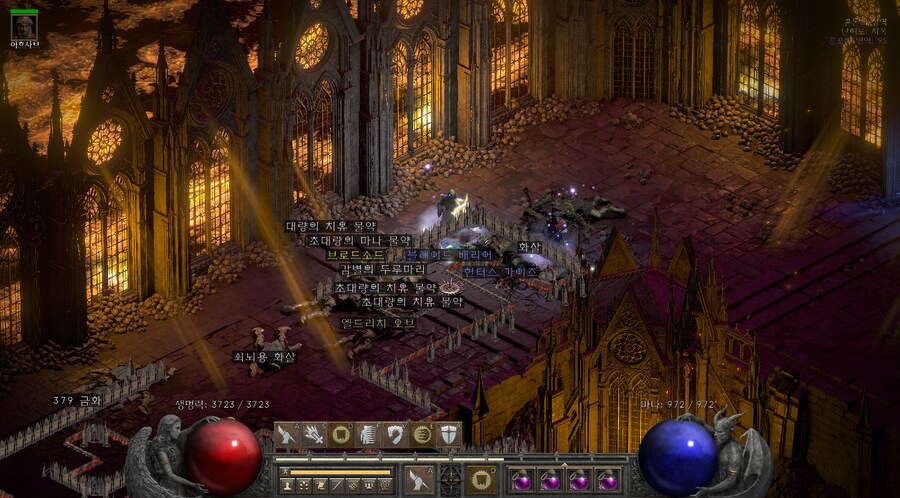Activate the flexed arm skill (V)
900x498 pixels.
(x=395, y=435)
